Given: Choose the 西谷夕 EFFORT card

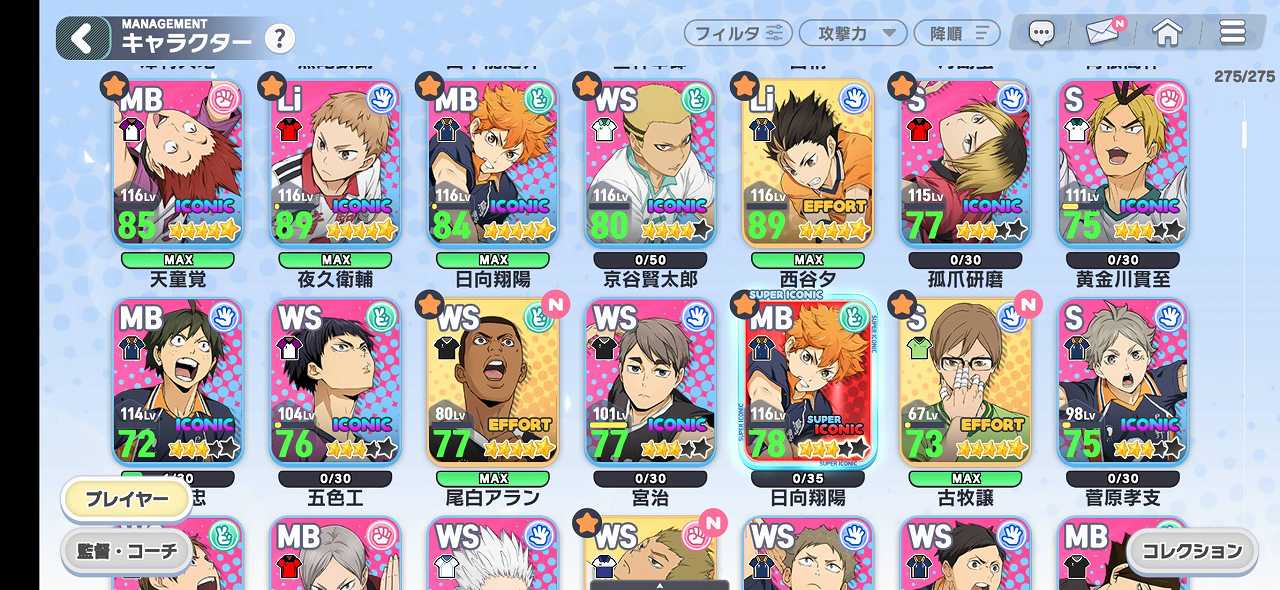Looking at the screenshot, I should (808, 165).
